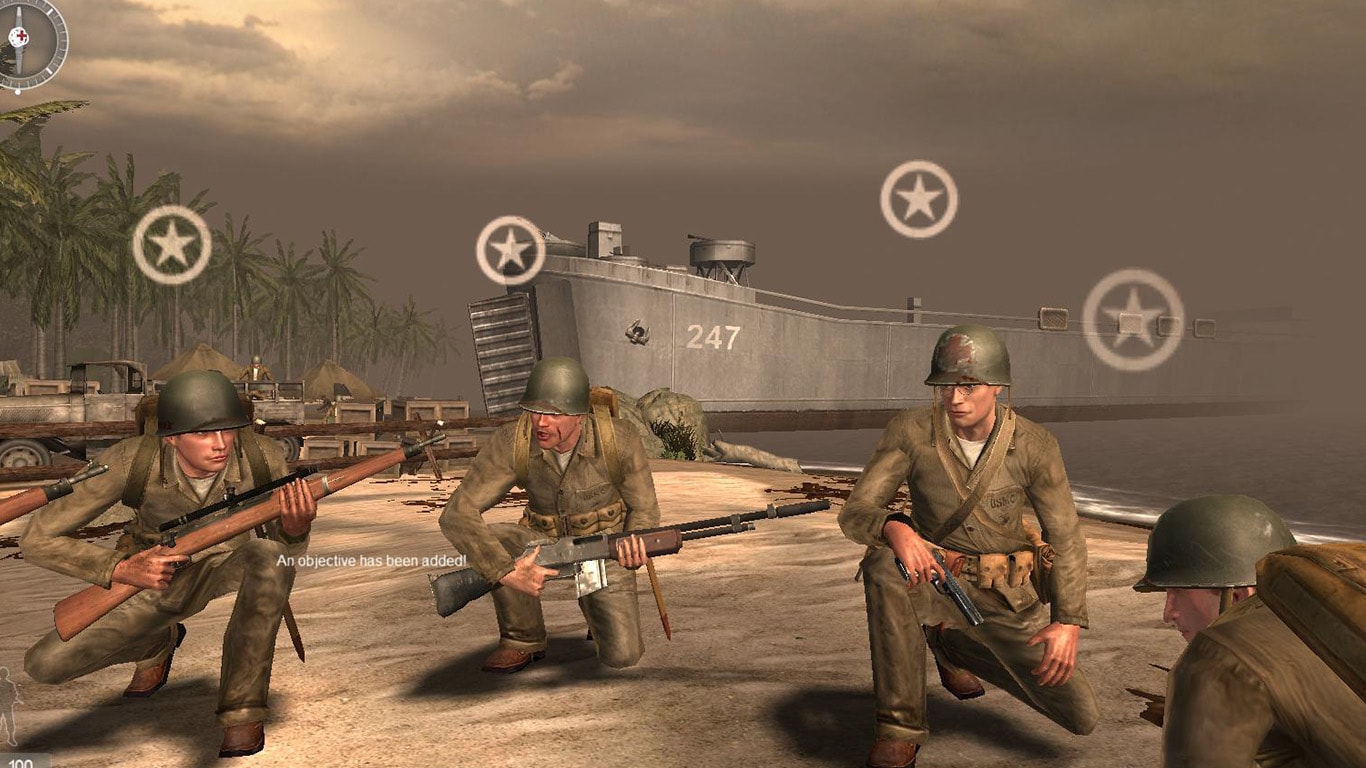Click the compass needle pointing north
This screenshot has width=1366, height=768.
tap(19, 12)
